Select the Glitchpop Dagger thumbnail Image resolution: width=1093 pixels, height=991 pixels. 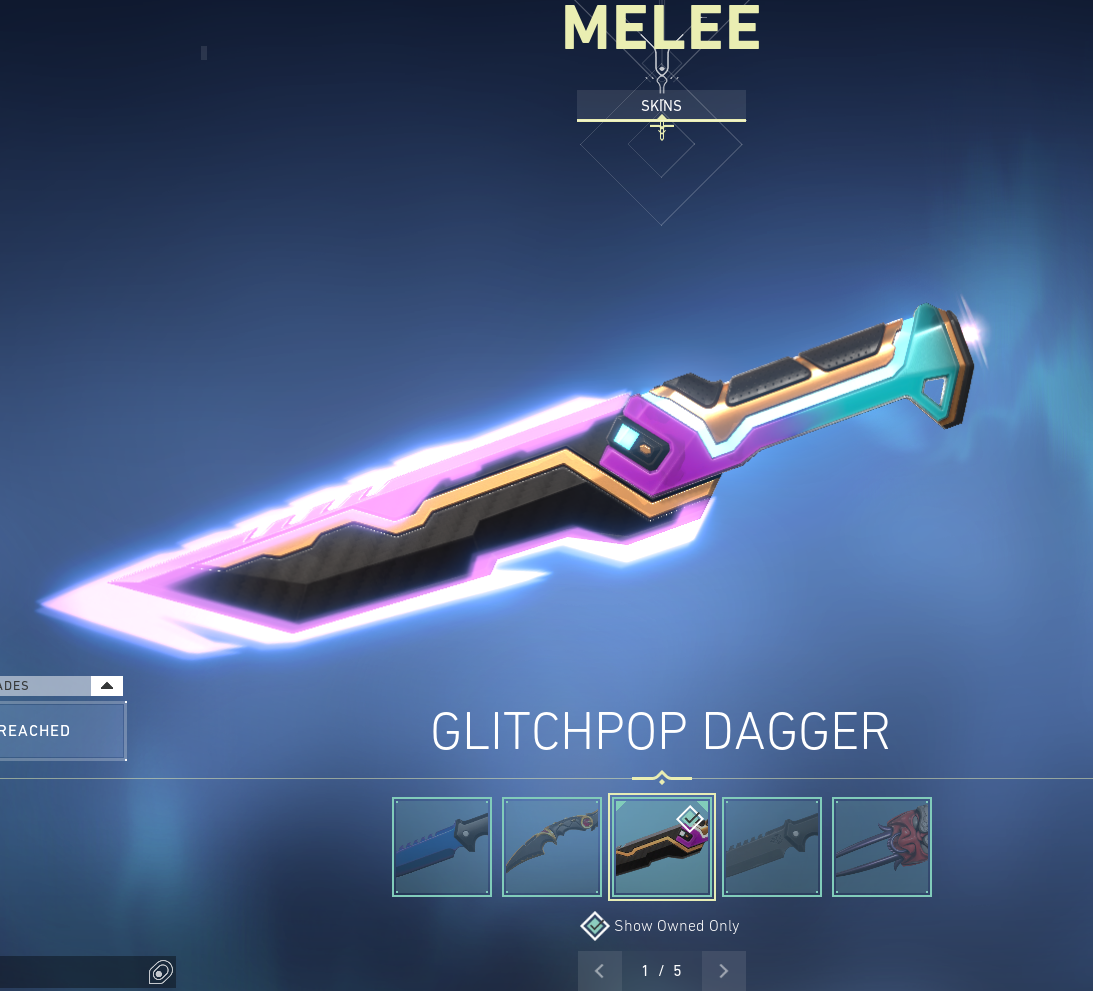[661, 847]
